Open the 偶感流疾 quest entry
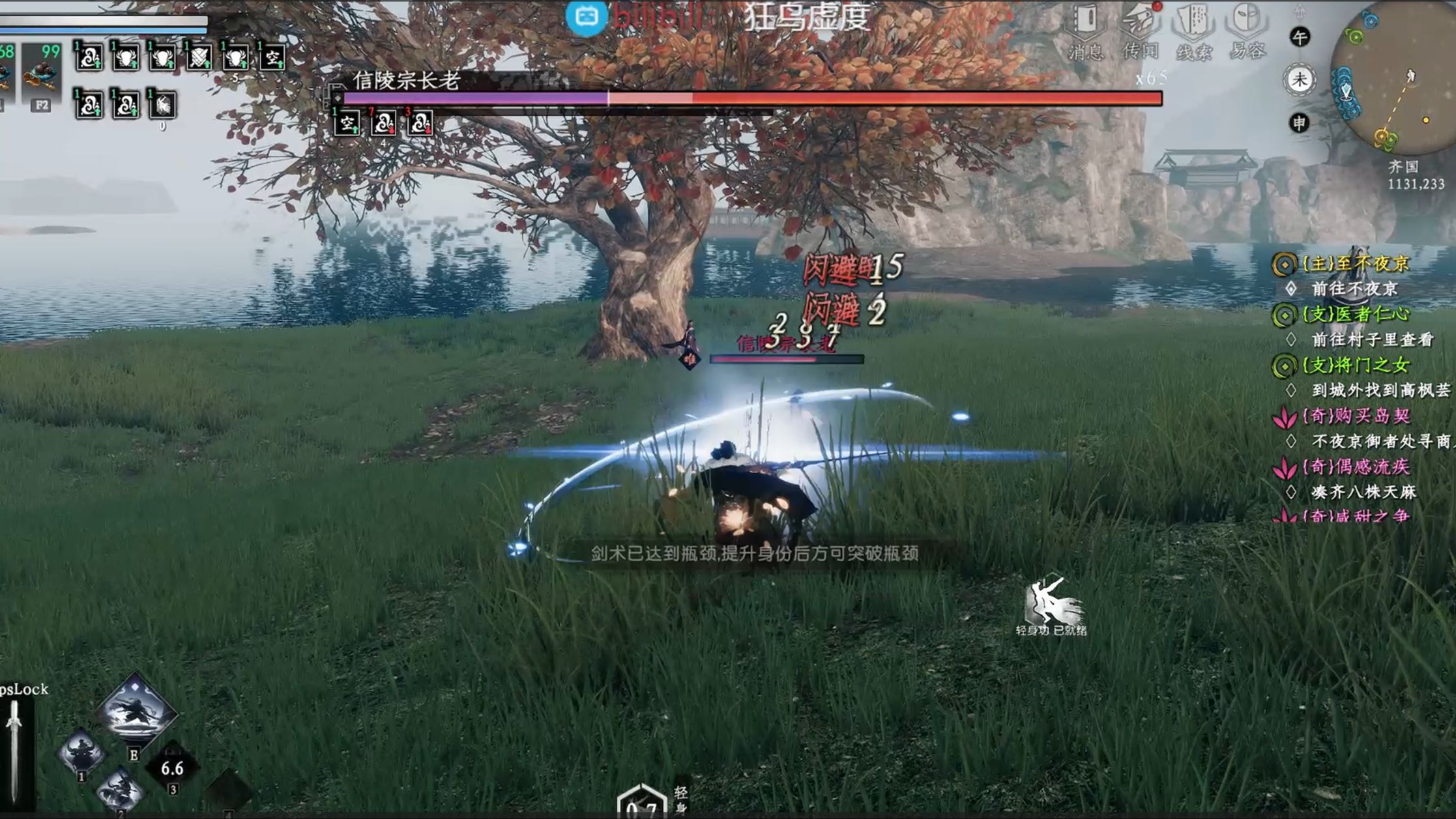 coord(1355,467)
